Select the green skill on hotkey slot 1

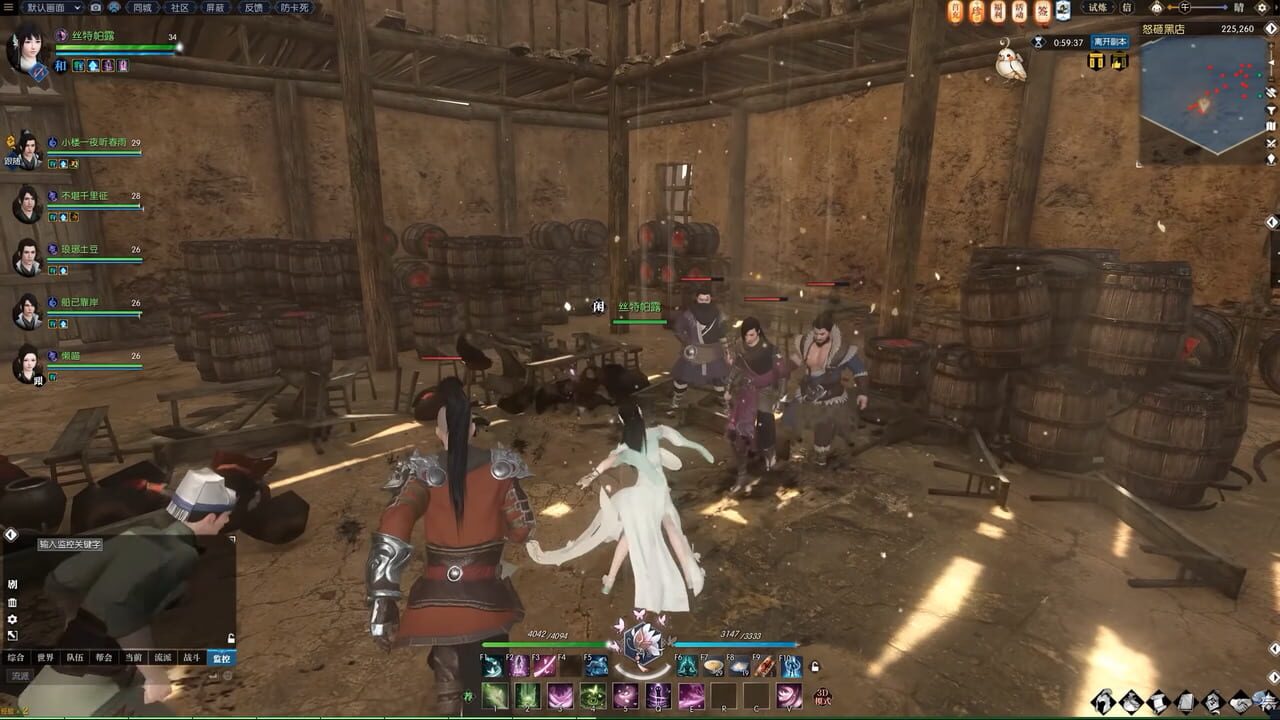[494, 695]
